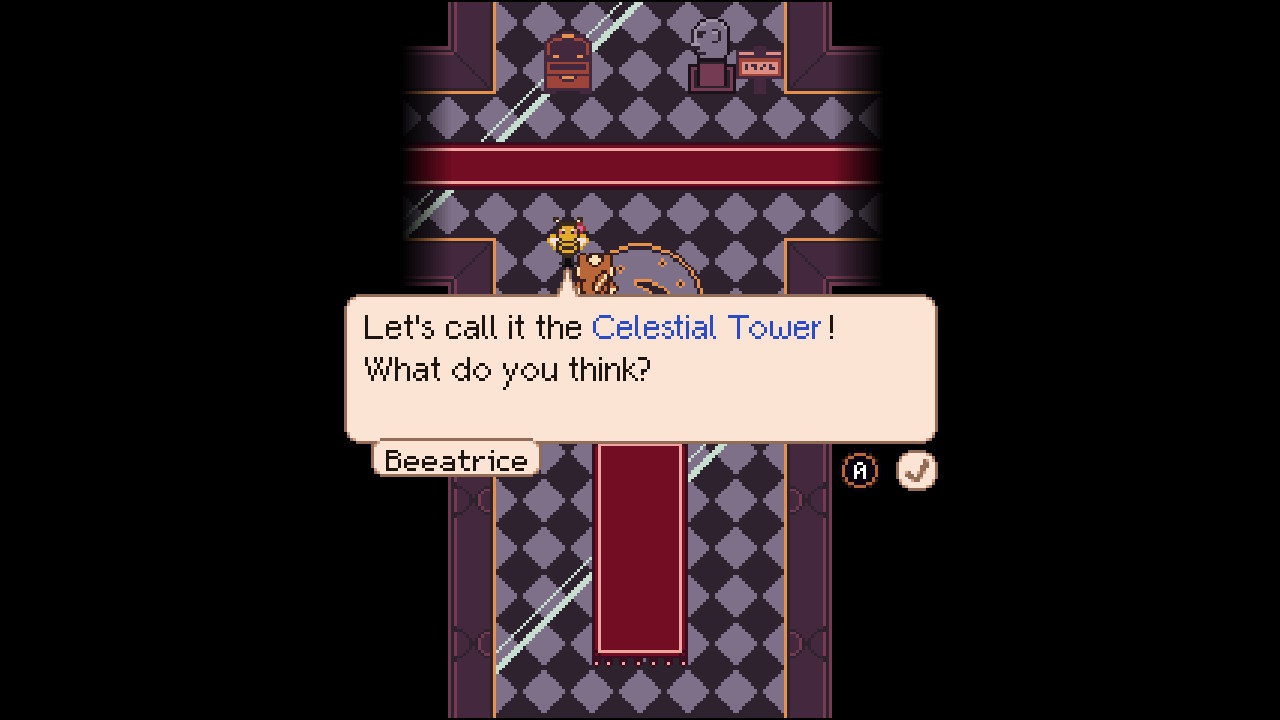Click the Beeatrice name tag
Viewport: 1280px width, 720px height.
pyautogui.click(x=455, y=460)
